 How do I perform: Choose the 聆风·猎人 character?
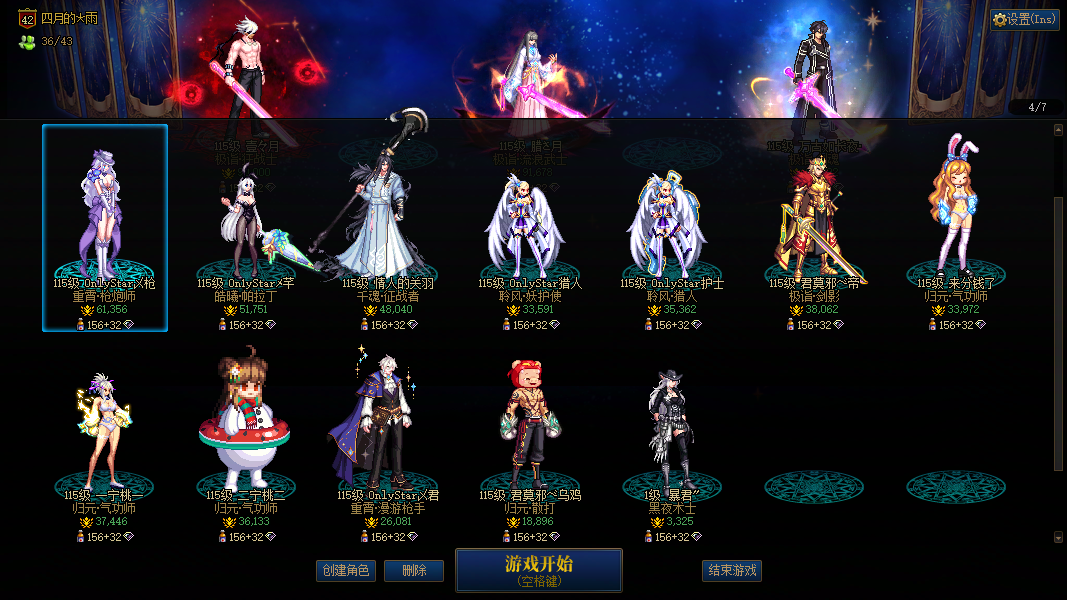coord(673,230)
